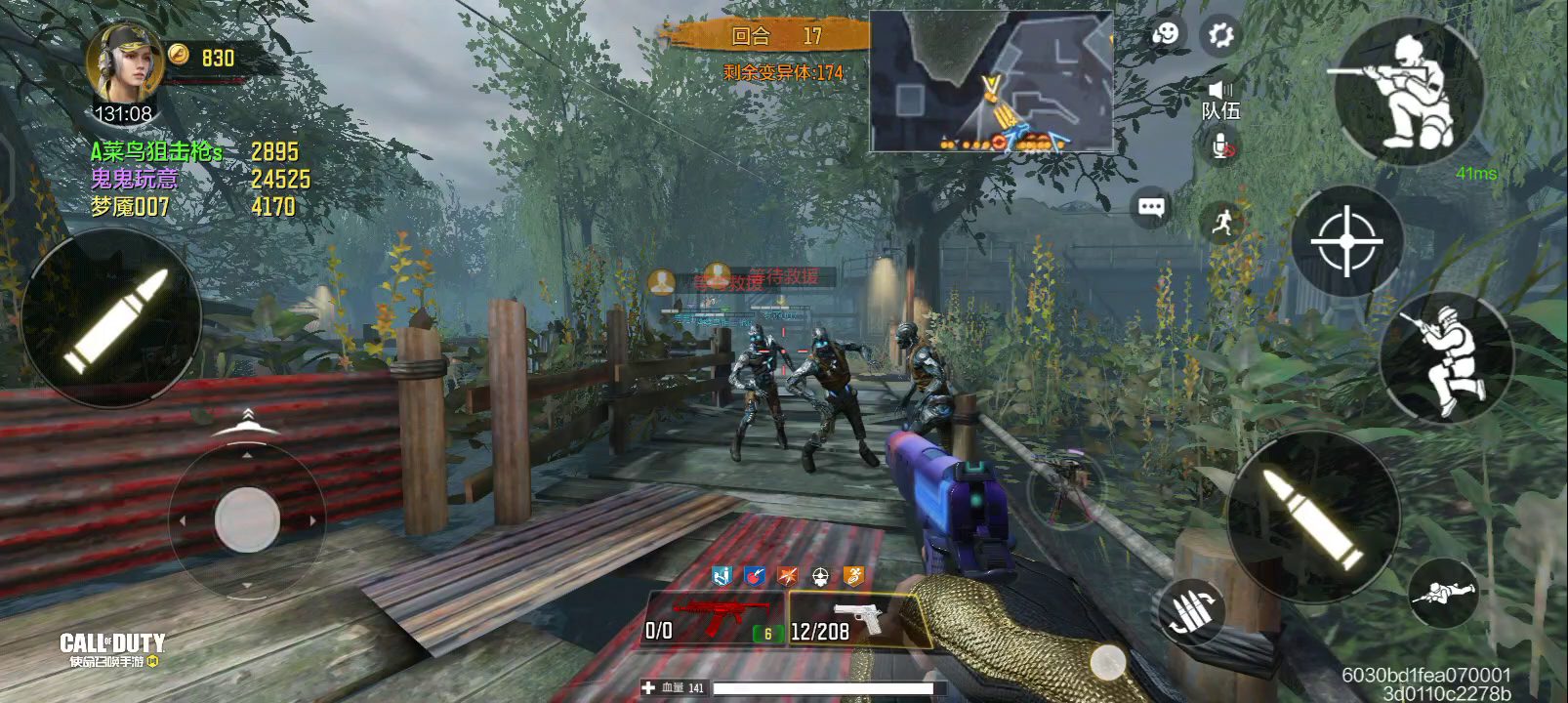
Task: Tap the crosshair aim-down-sights button
Action: pyautogui.click(x=1347, y=240)
